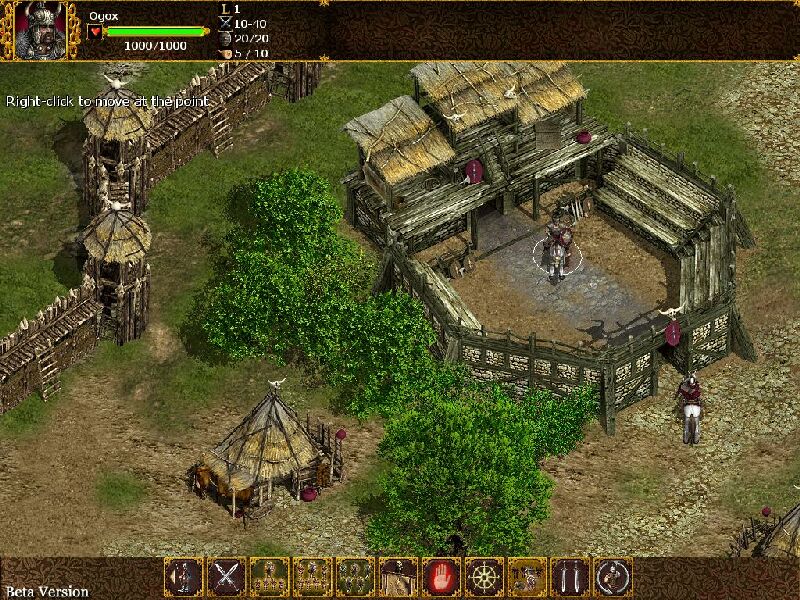Viewport: 800px width, 600px height.
Task: Click the ship's wheel command icon
Action: tap(484, 577)
